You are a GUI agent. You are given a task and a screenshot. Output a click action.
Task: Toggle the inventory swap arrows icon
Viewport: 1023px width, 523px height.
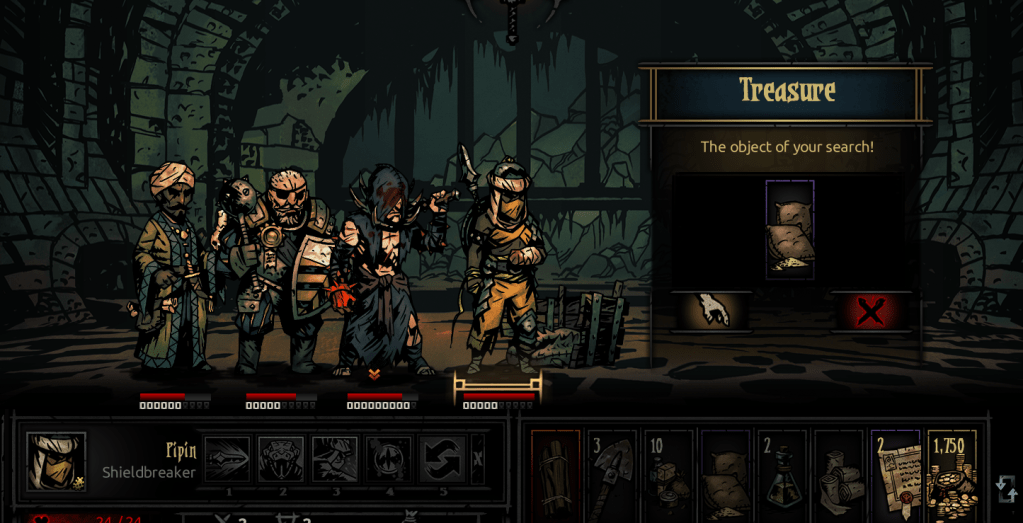click(1006, 489)
